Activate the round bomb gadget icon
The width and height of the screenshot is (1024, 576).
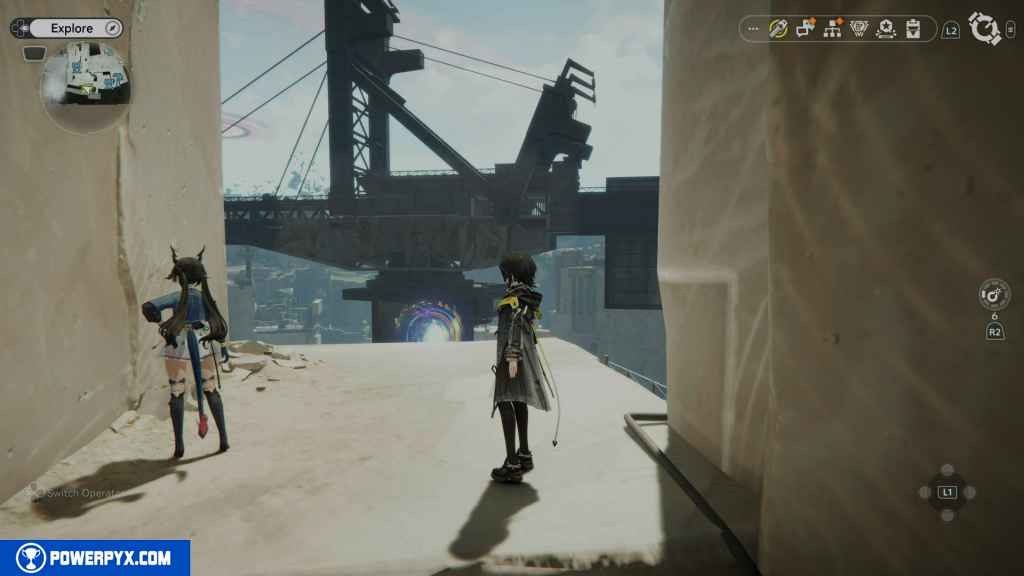point(994,294)
